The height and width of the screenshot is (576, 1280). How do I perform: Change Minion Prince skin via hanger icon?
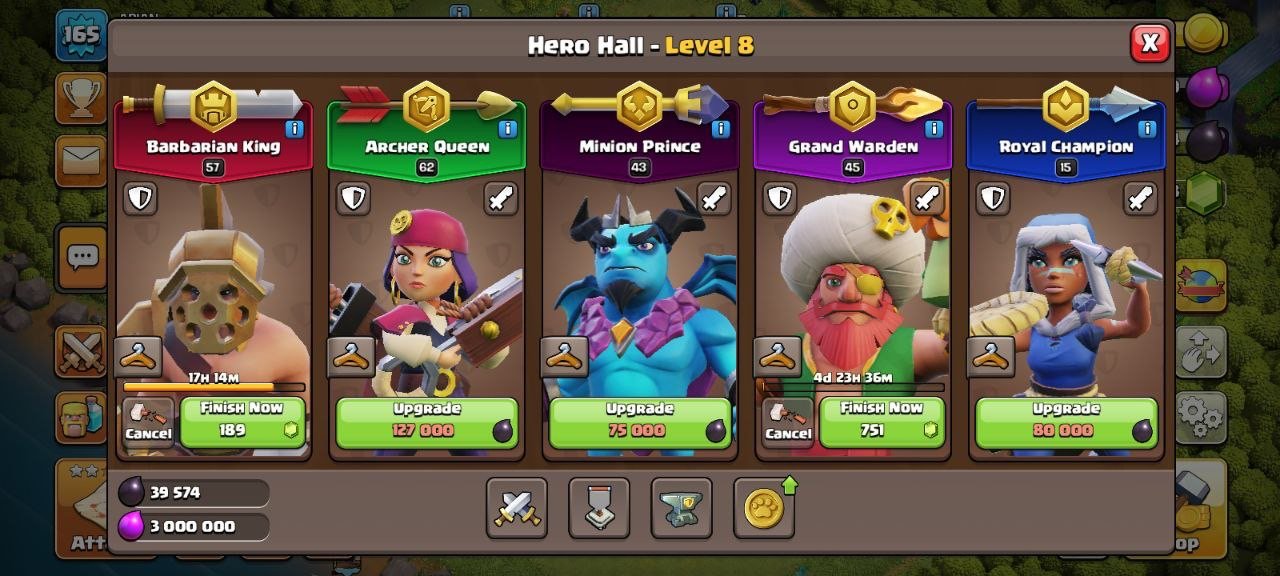coord(565,356)
